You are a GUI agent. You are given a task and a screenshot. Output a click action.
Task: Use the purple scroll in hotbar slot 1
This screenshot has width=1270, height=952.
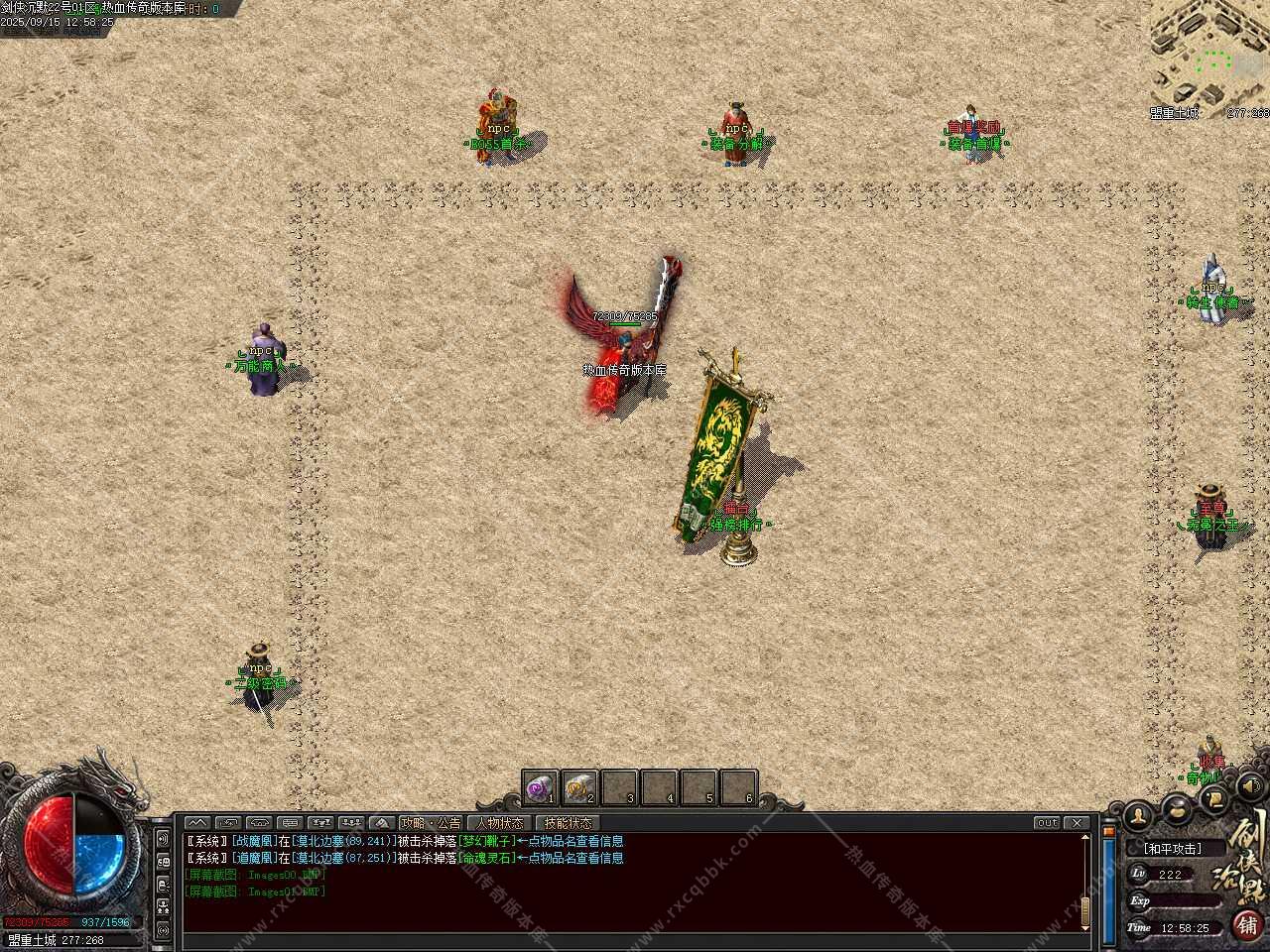(x=541, y=788)
